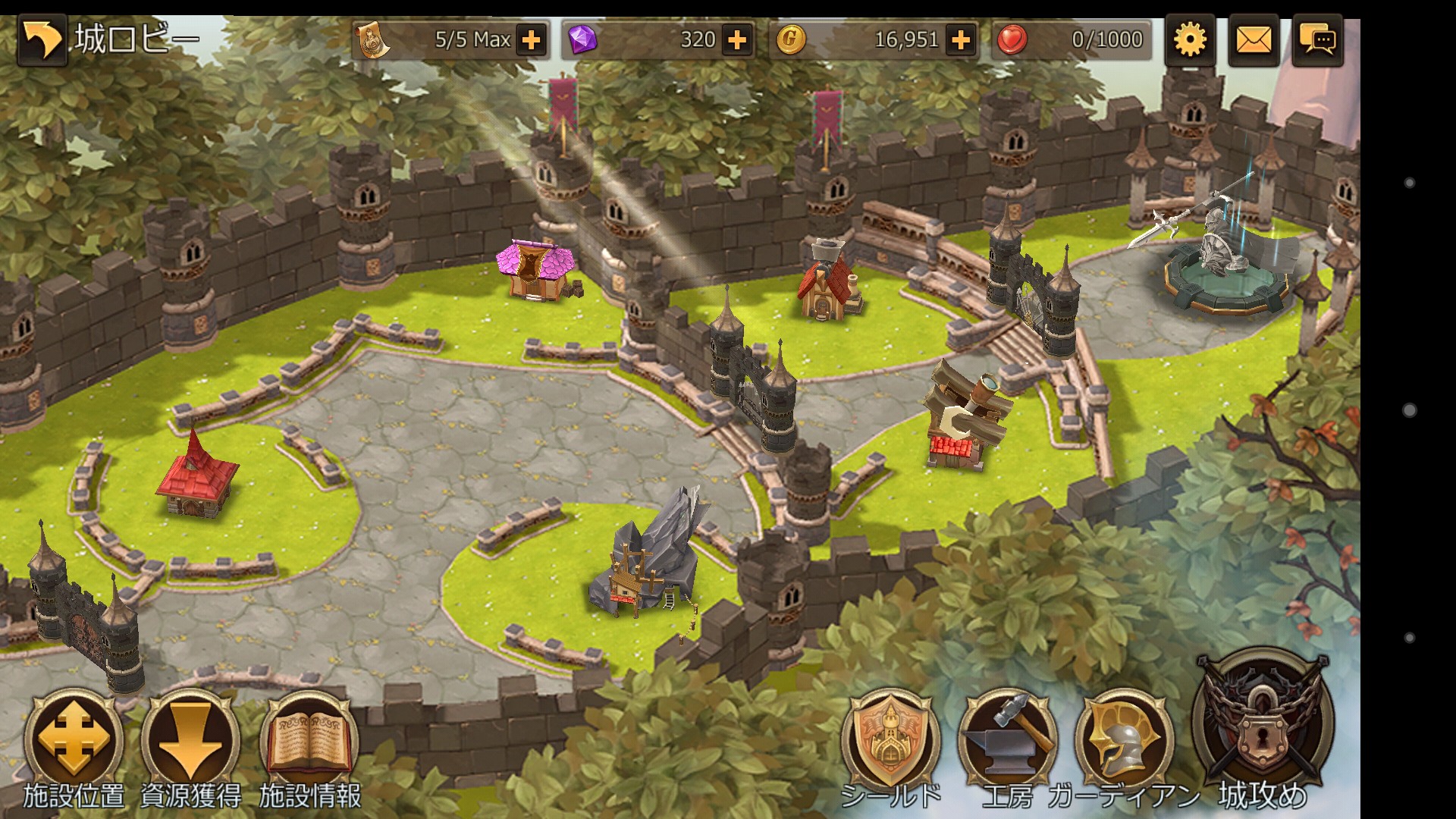The height and width of the screenshot is (819, 1456).
Task: Open the chat speech bubble
Action: point(1318,40)
